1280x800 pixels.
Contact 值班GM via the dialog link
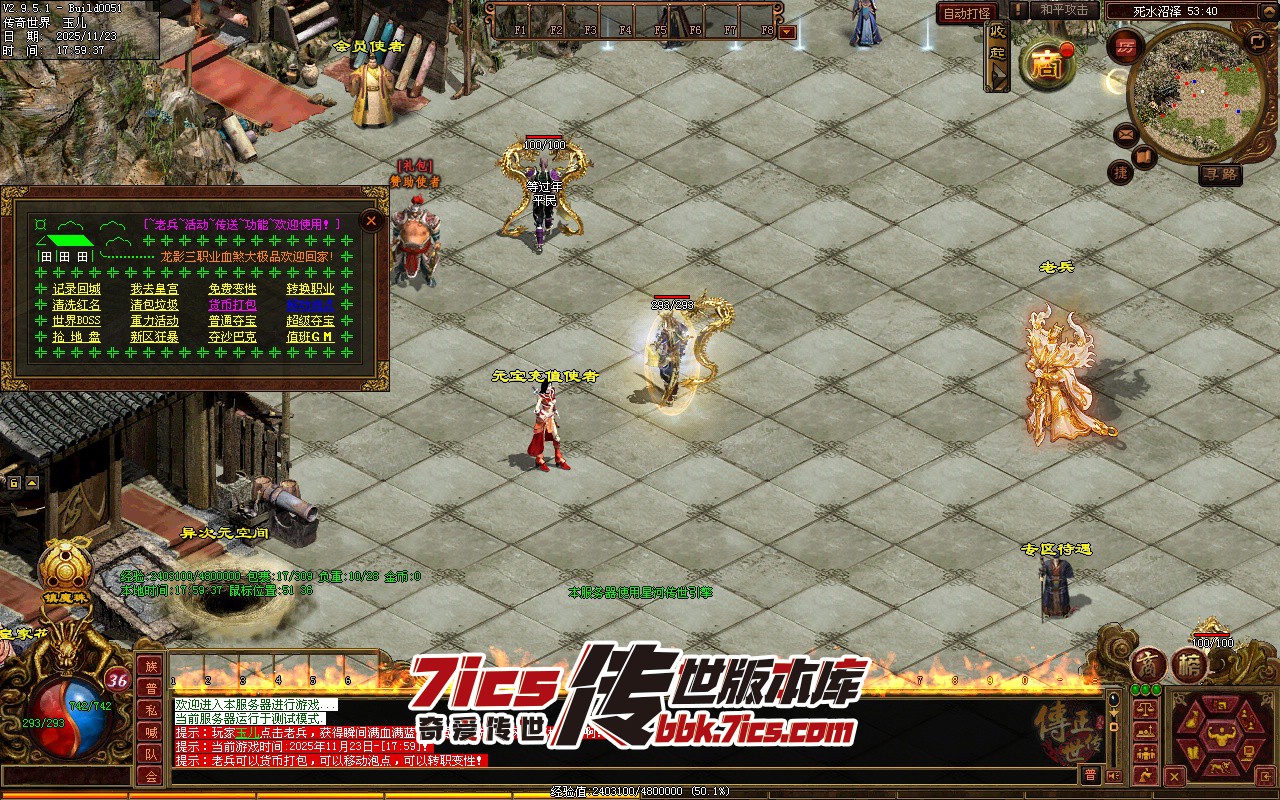click(x=310, y=337)
